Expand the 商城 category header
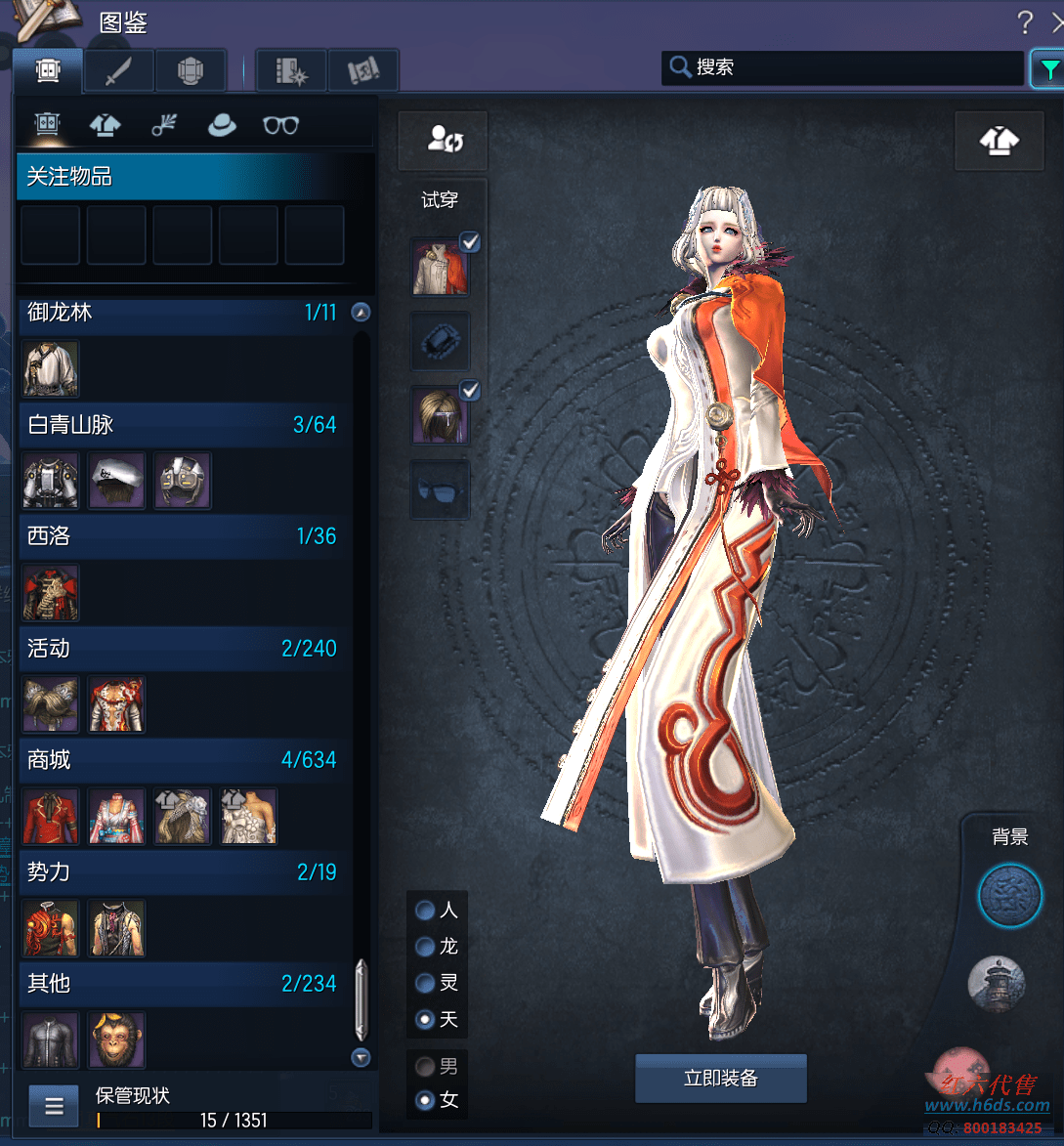This screenshot has height=1146, width=1064. click(x=183, y=760)
